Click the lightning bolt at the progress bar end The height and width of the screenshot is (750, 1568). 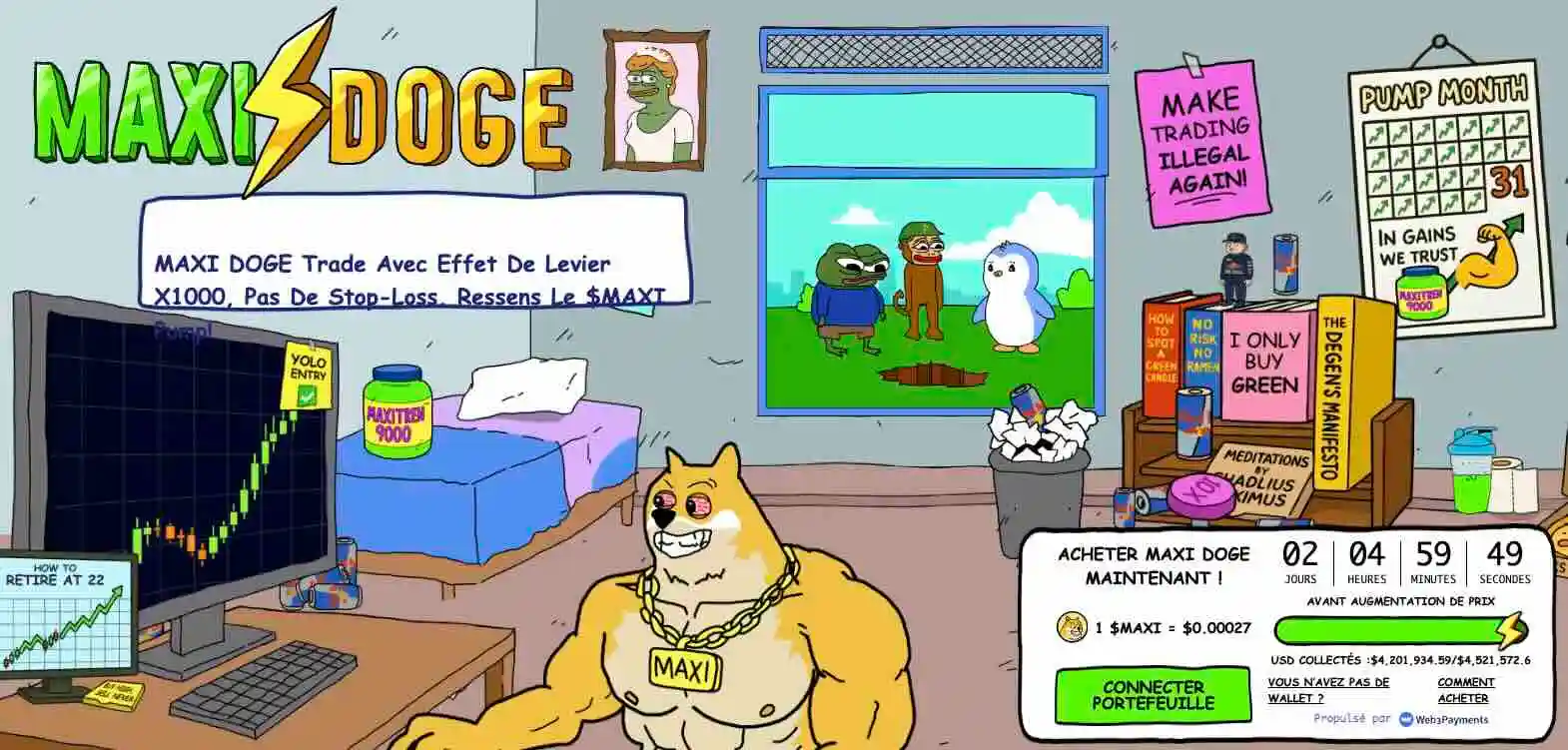(x=1511, y=629)
